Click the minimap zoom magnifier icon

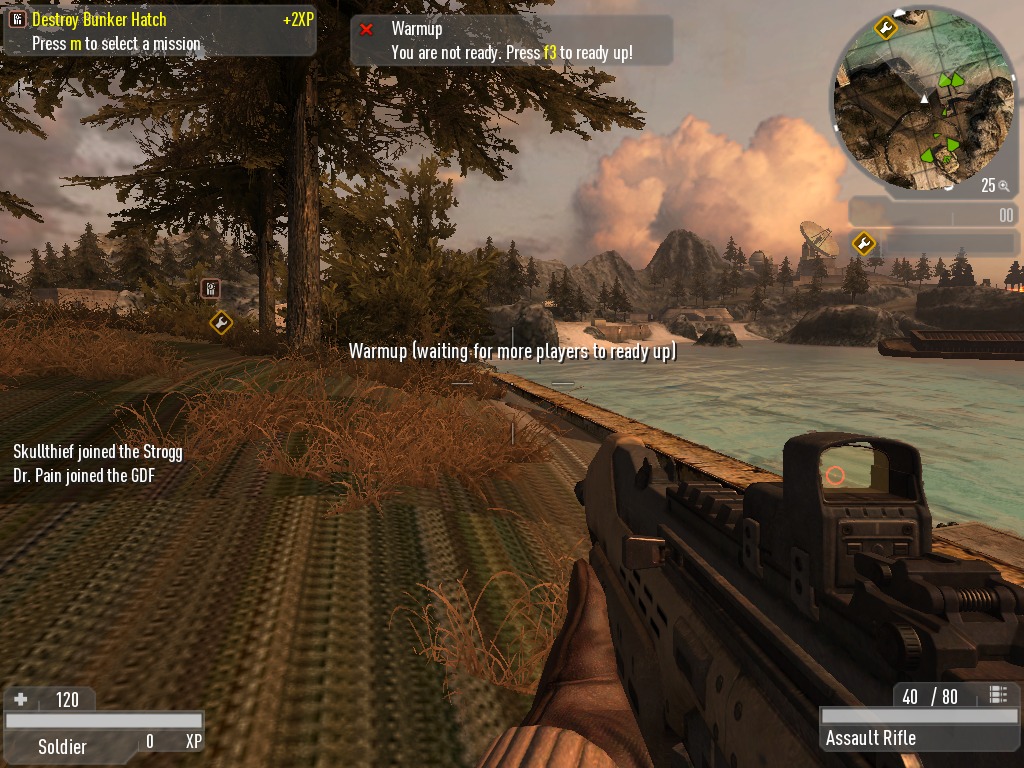(1003, 186)
